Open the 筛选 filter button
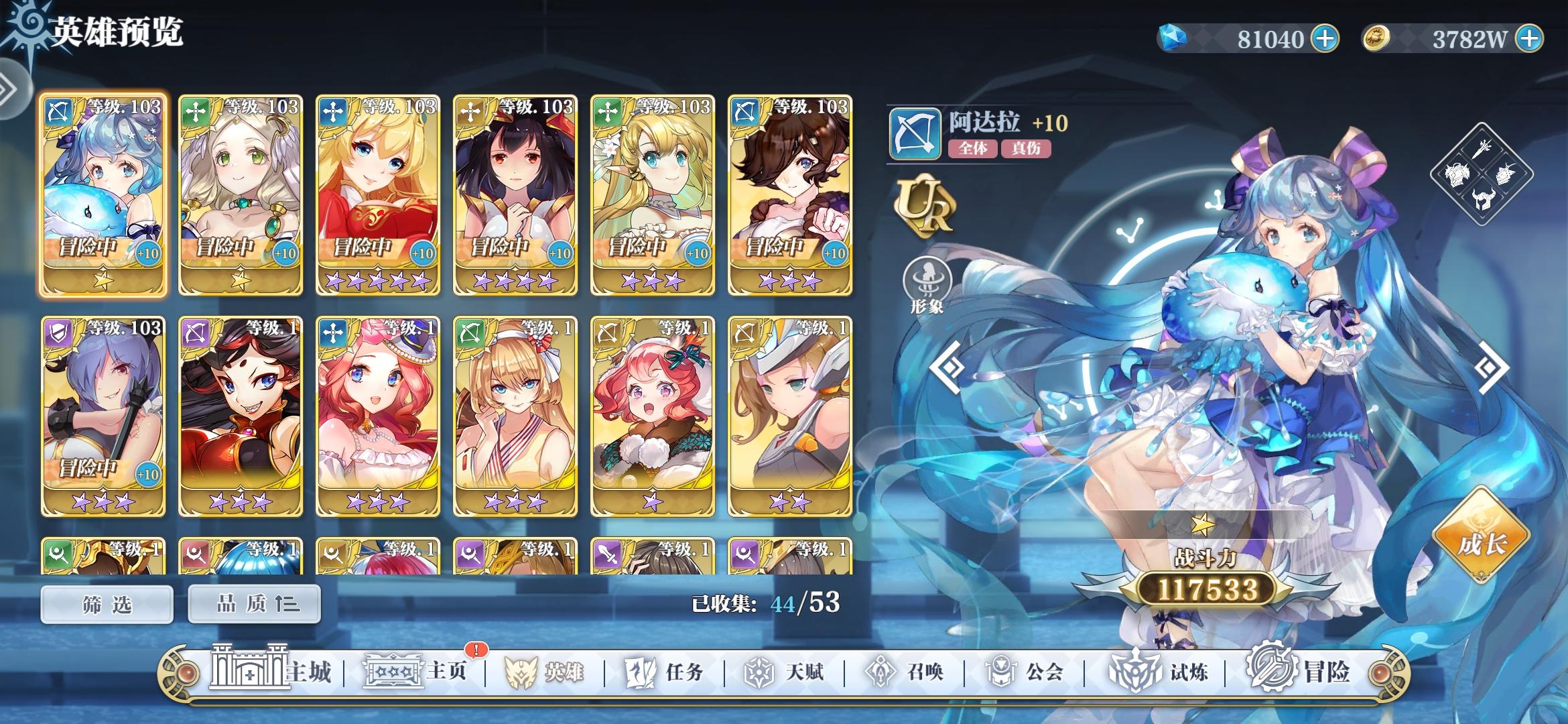 coord(106,603)
